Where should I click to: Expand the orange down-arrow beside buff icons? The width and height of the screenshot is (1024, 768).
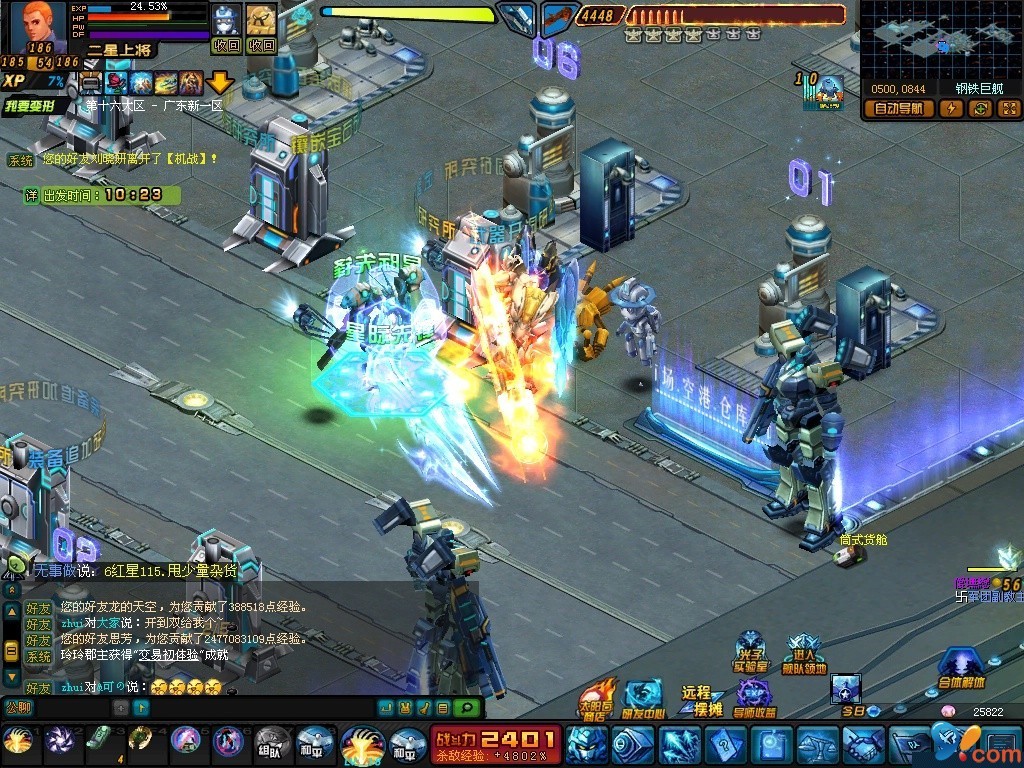coord(220,82)
